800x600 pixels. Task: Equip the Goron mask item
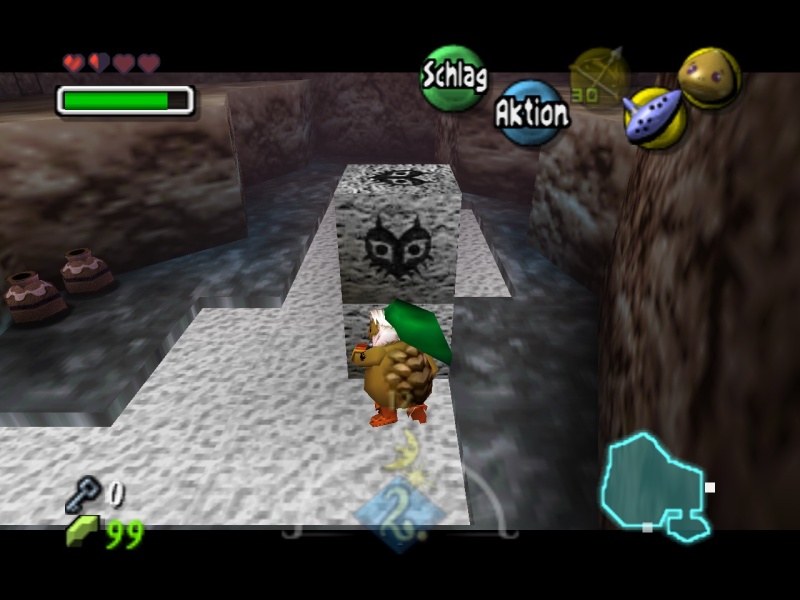coord(710,77)
